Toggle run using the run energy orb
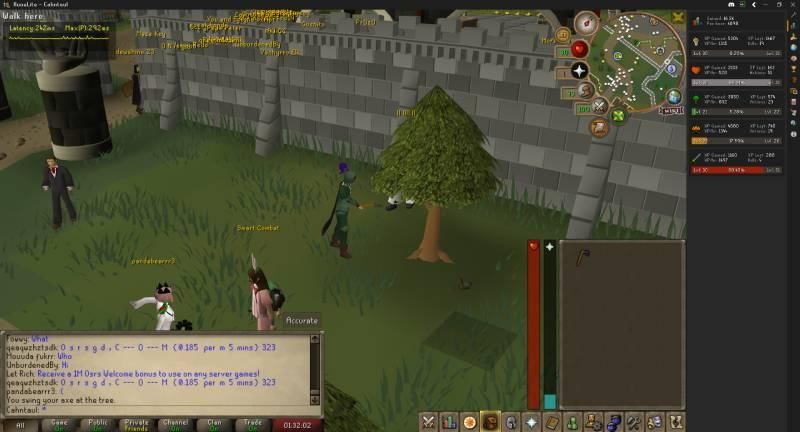This screenshot has height=432, width=800. [x=585, y=92]
